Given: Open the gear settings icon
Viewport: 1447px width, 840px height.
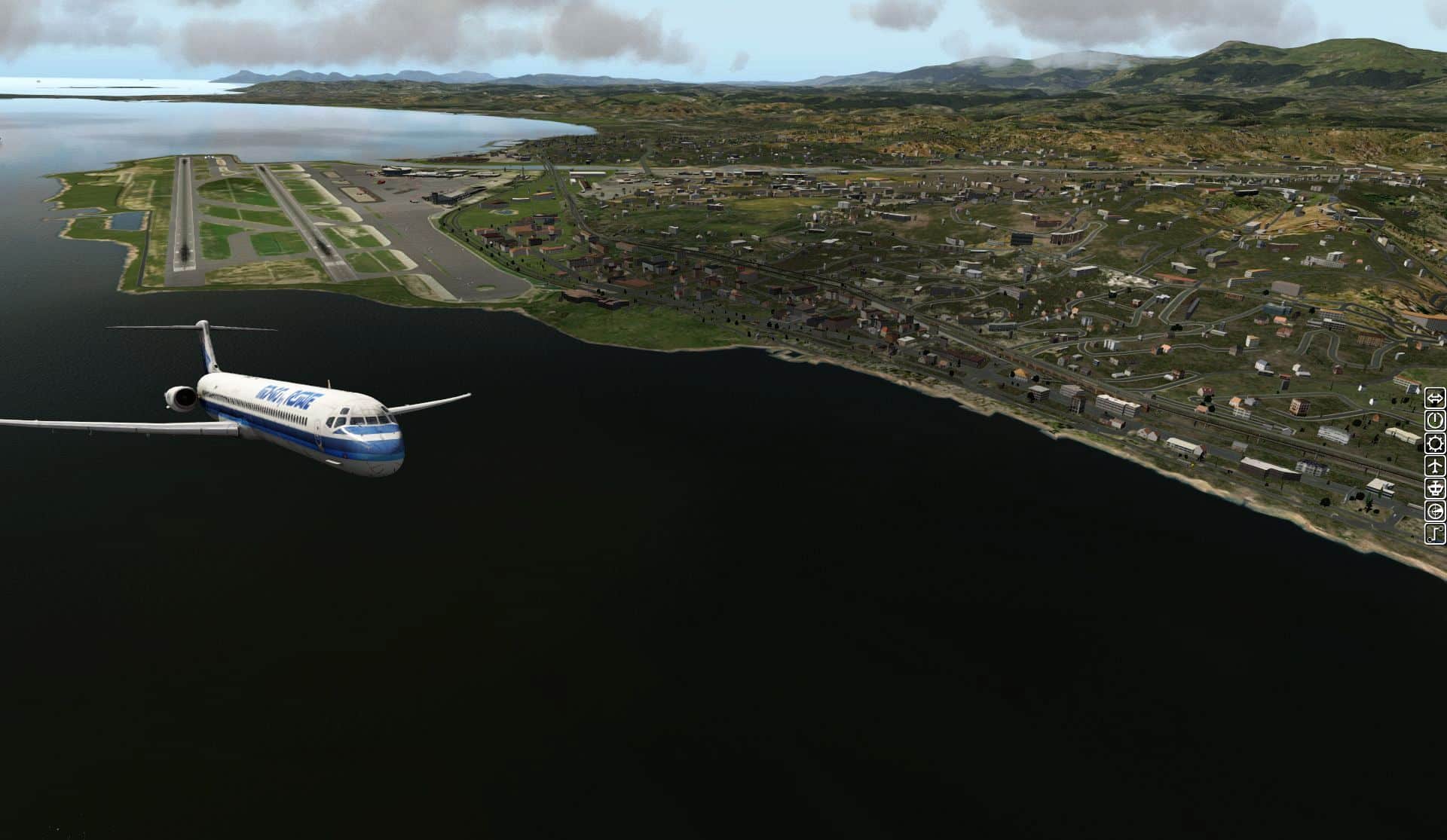Looking at the screenshot, I should click(1435, 442).
